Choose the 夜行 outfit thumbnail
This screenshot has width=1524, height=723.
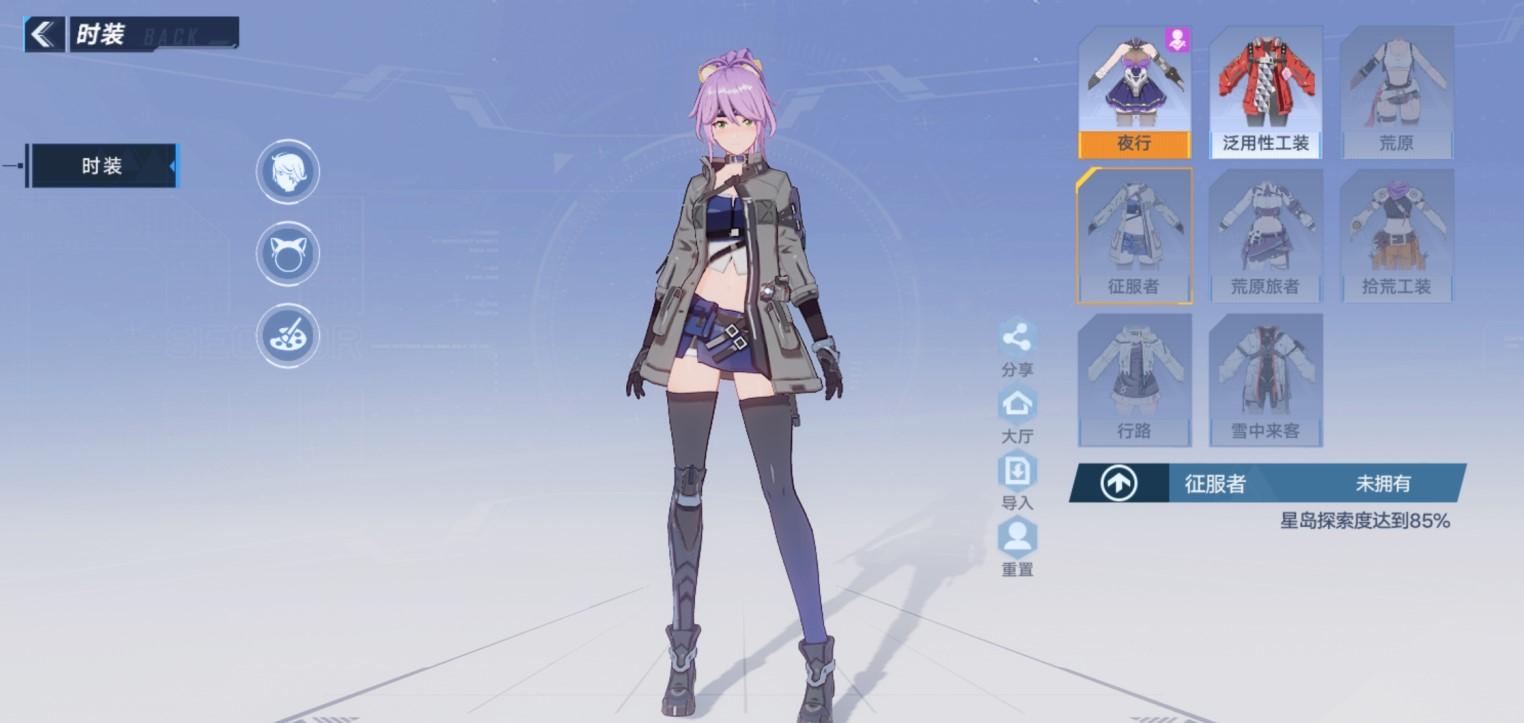(1134, 93)
